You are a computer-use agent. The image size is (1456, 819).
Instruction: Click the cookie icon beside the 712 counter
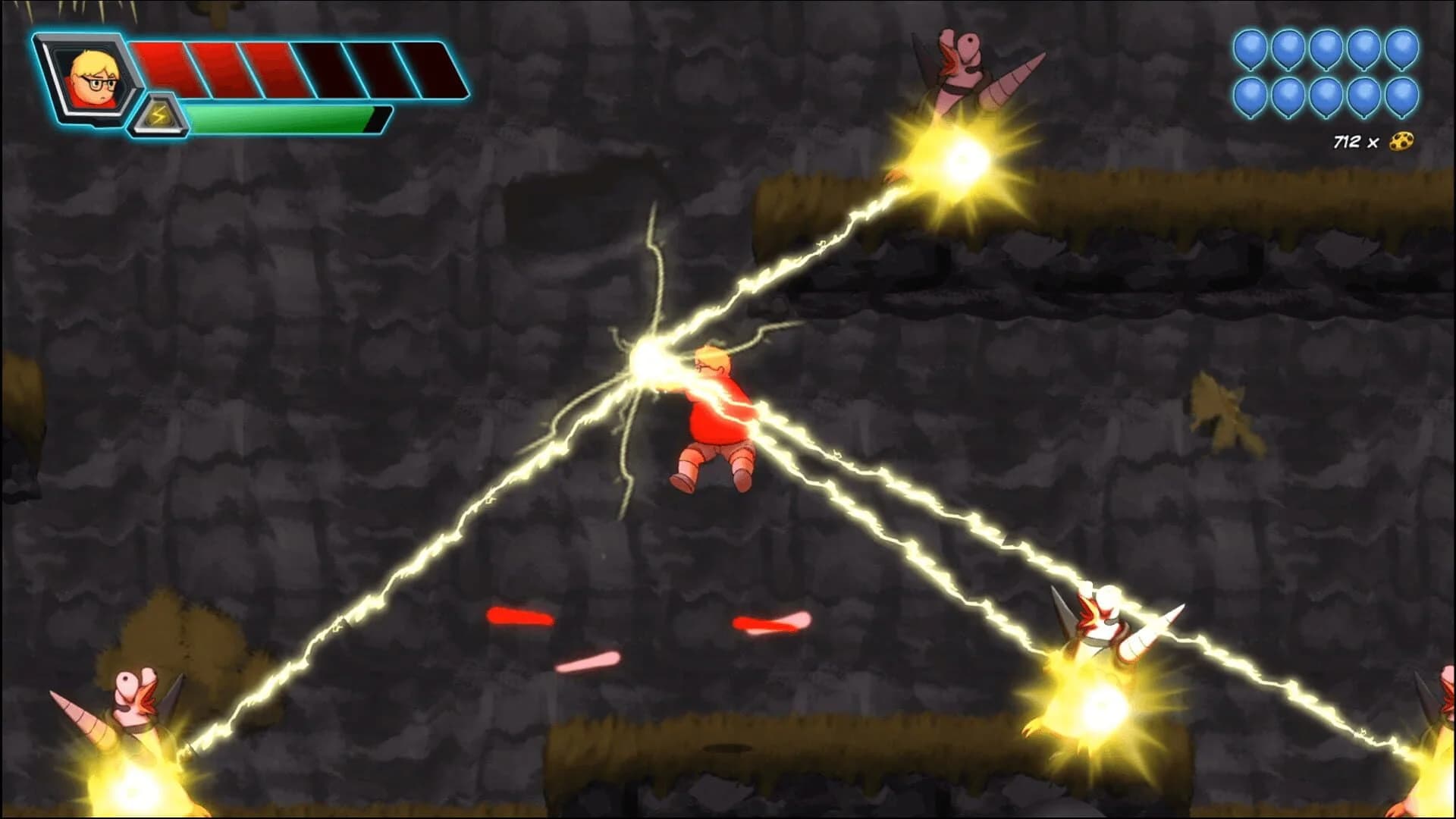pyautogui.click(x=1401, y=140)
